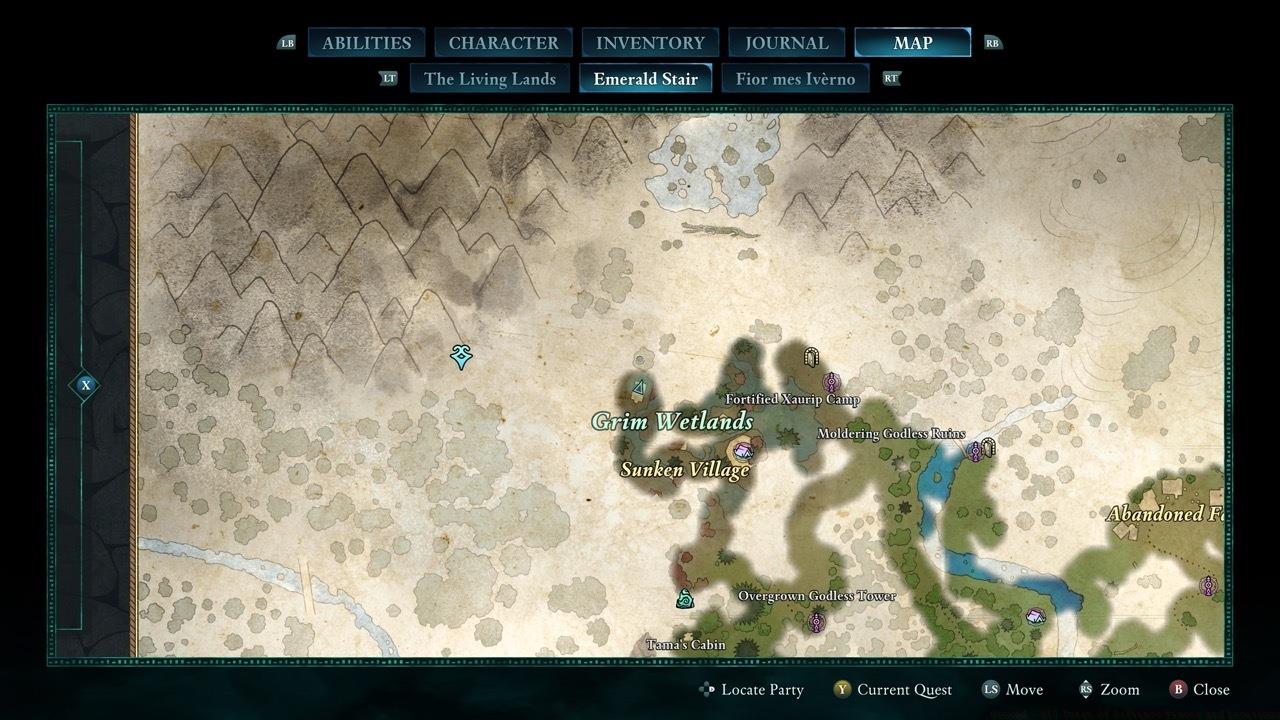Select the teal campsite icon west of Grim Wetlands
The width and height of the screenshot is (1280, 720).
tap(638, 387)
